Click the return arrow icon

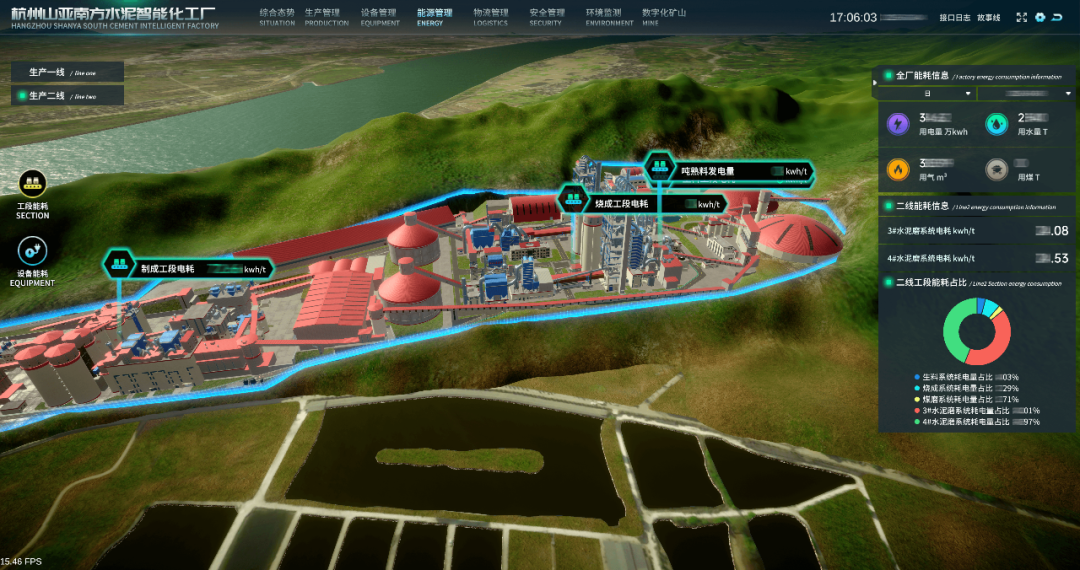1057,17
